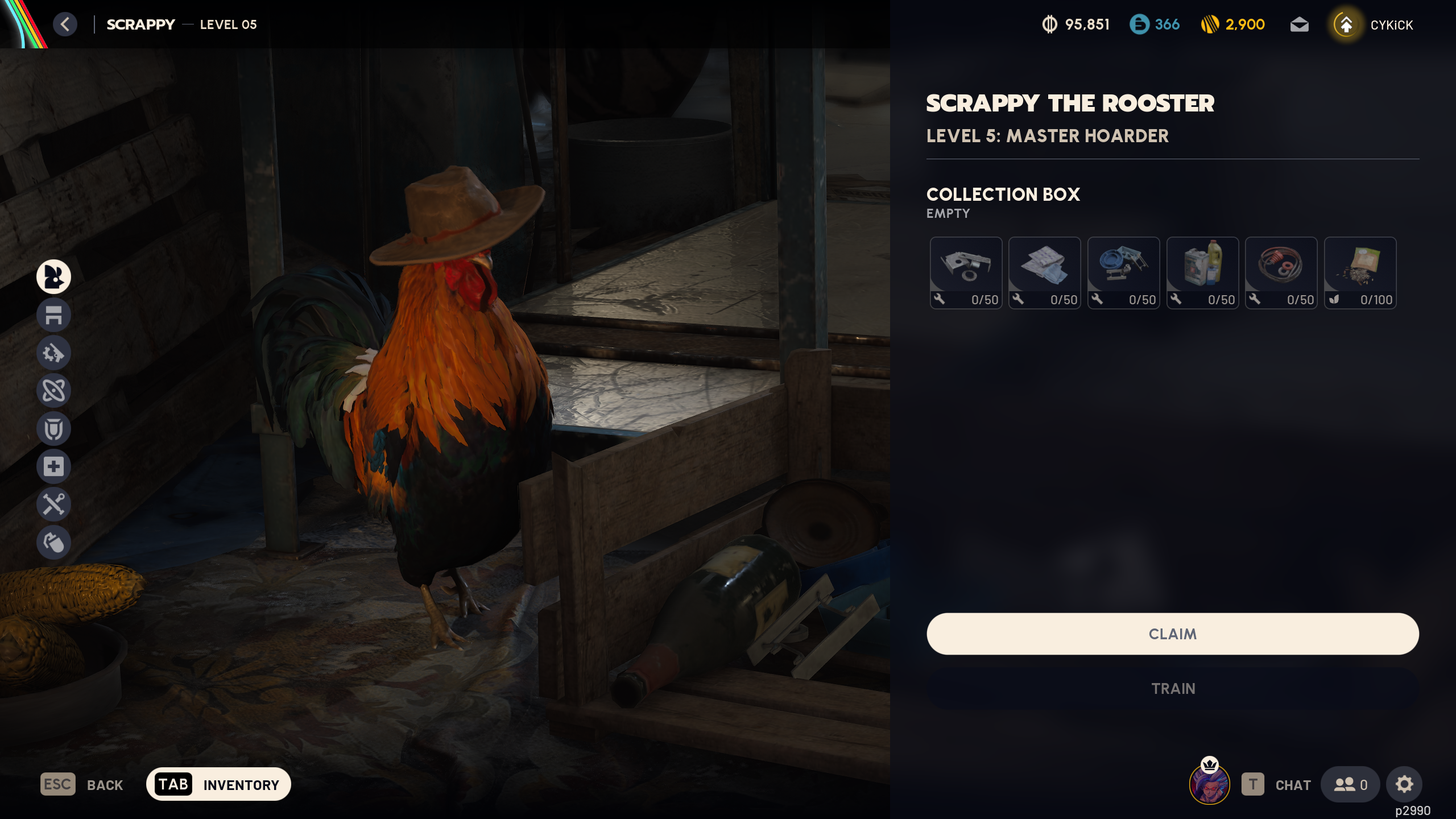This screenshot has height=819, width=1456.
Task: Switch to the gunsmith gear-and-gun icon
Action: coord(53,353)
